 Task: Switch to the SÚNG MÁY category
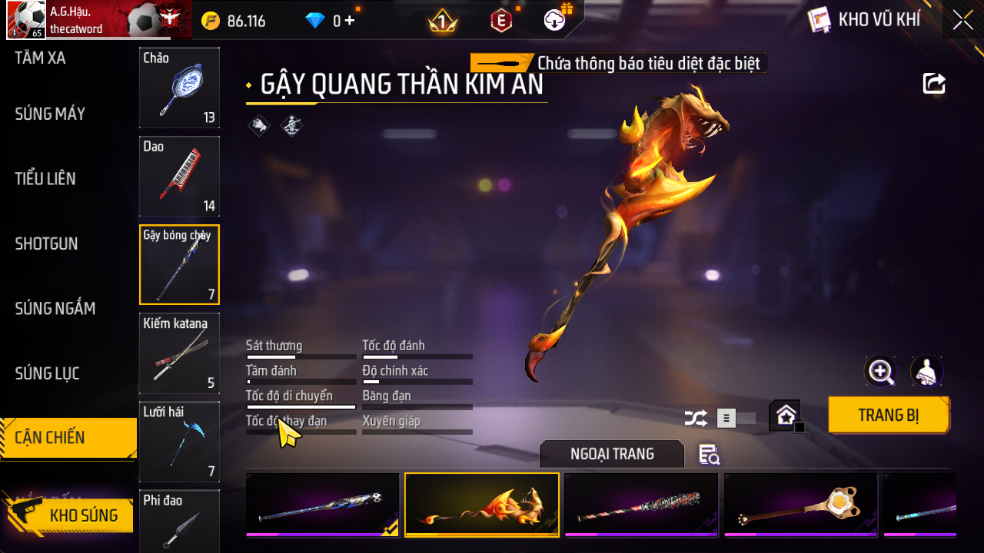(x=50, y=114)
